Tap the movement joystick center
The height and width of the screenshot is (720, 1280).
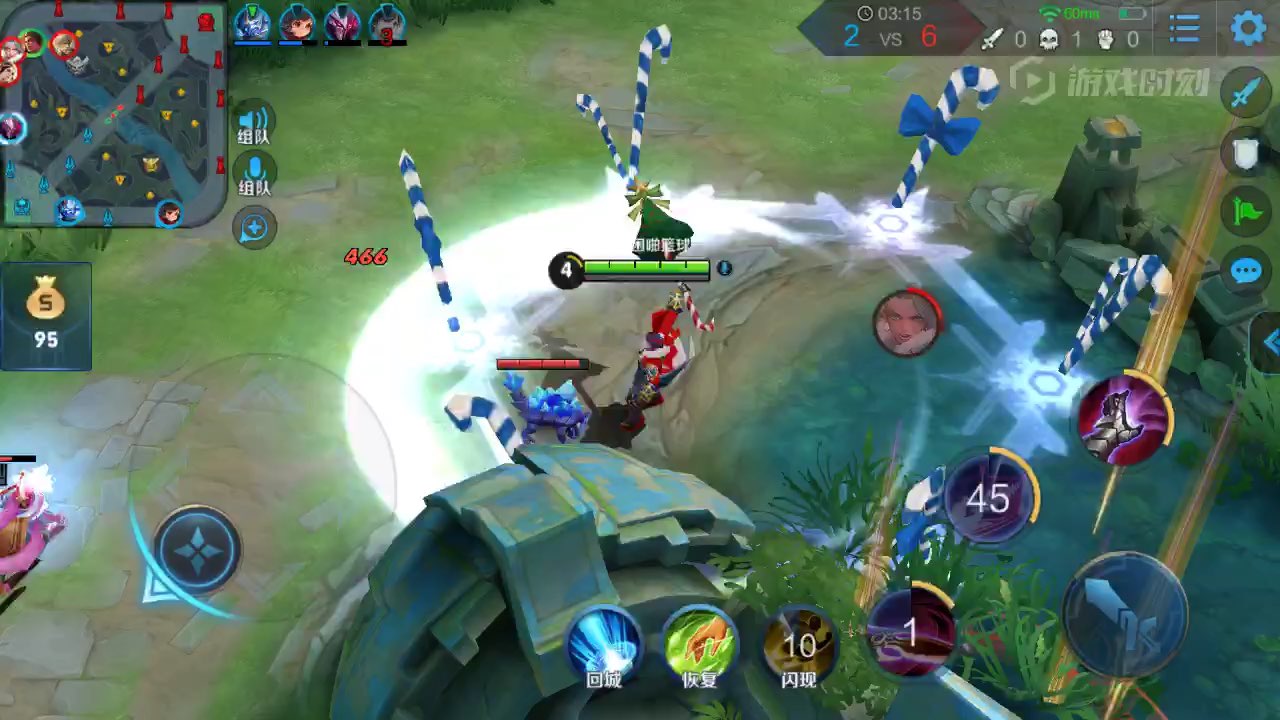pos(197,549)
